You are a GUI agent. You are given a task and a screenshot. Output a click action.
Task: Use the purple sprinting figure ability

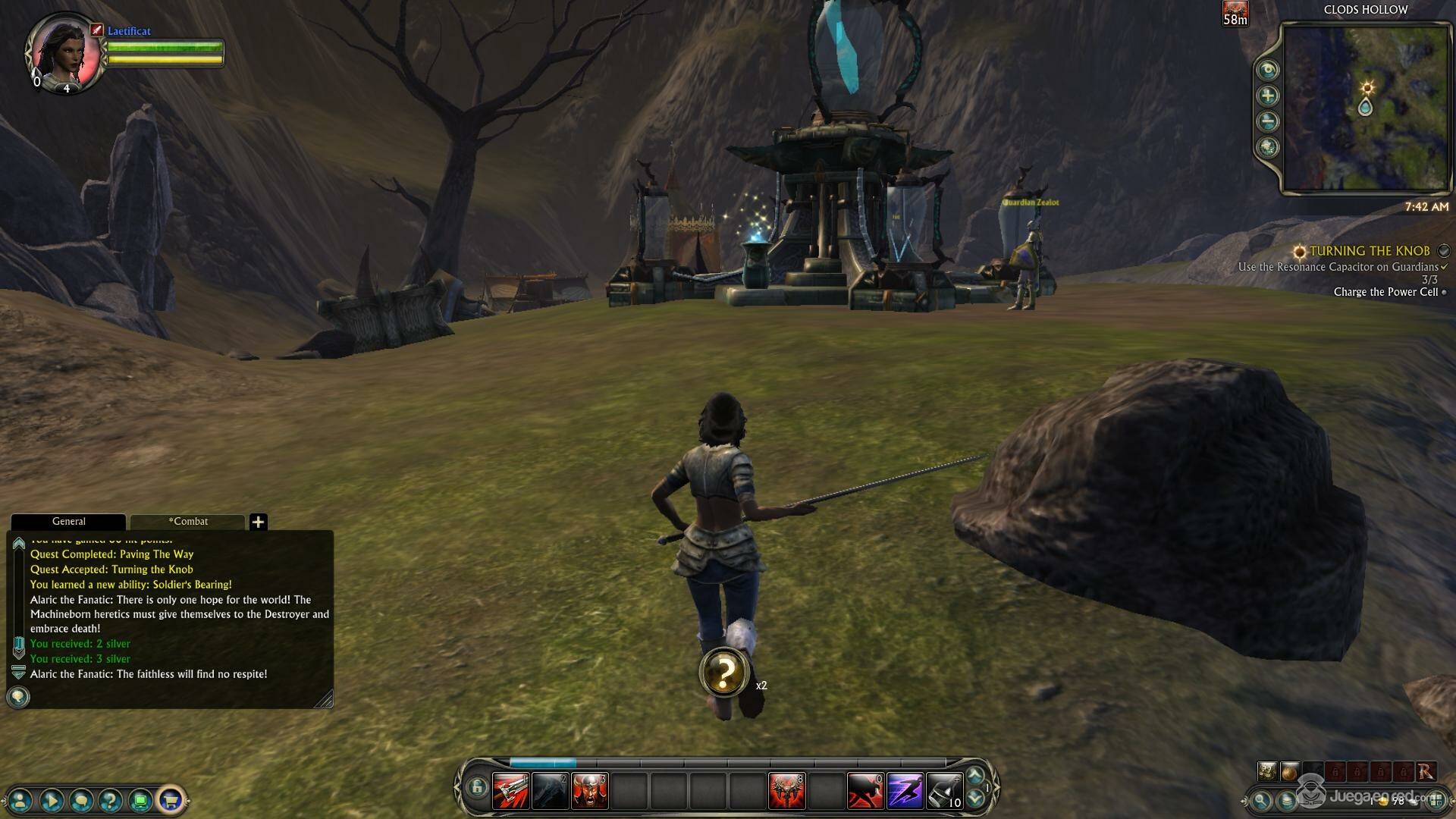coord(905,791)
